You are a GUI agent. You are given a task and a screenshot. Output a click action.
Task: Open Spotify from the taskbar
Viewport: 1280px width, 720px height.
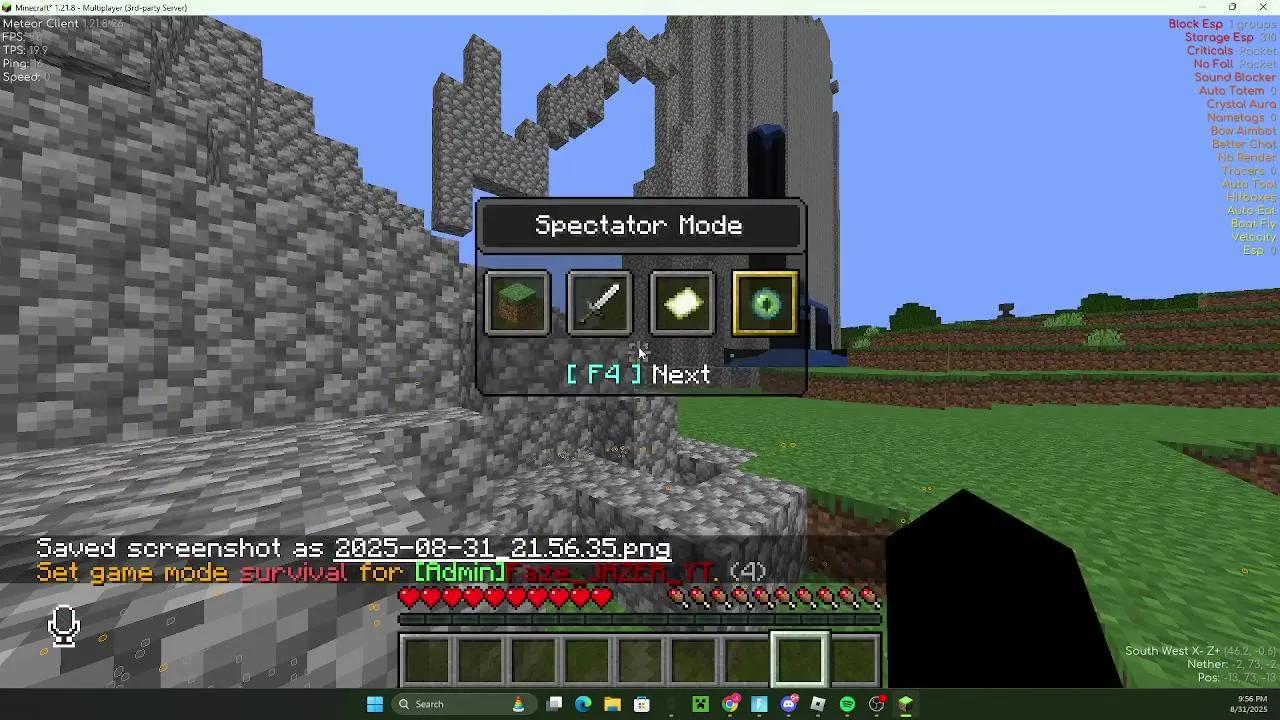click(x=847, y=704)
